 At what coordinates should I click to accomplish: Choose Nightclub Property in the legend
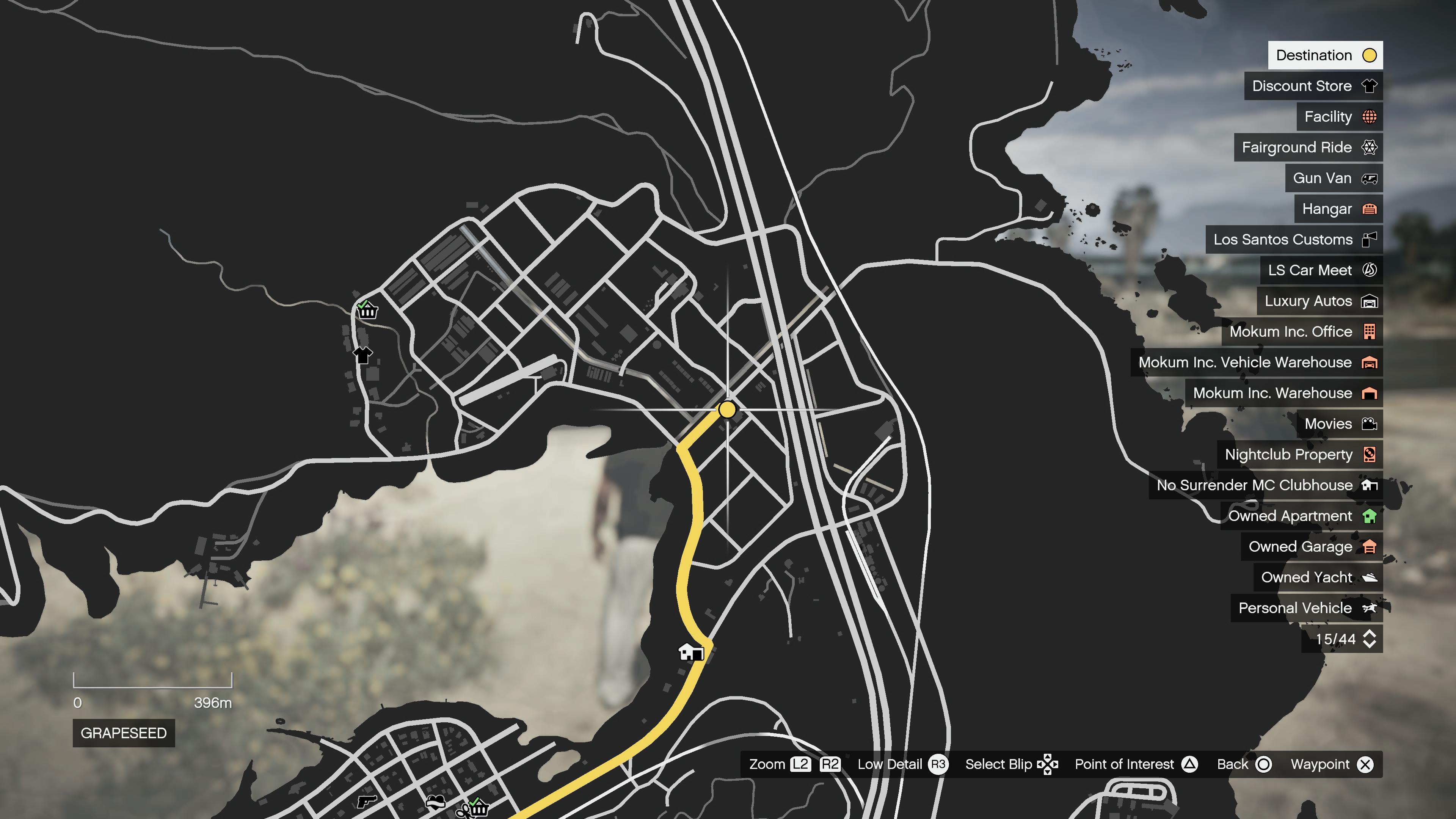tap(1299, 455)
